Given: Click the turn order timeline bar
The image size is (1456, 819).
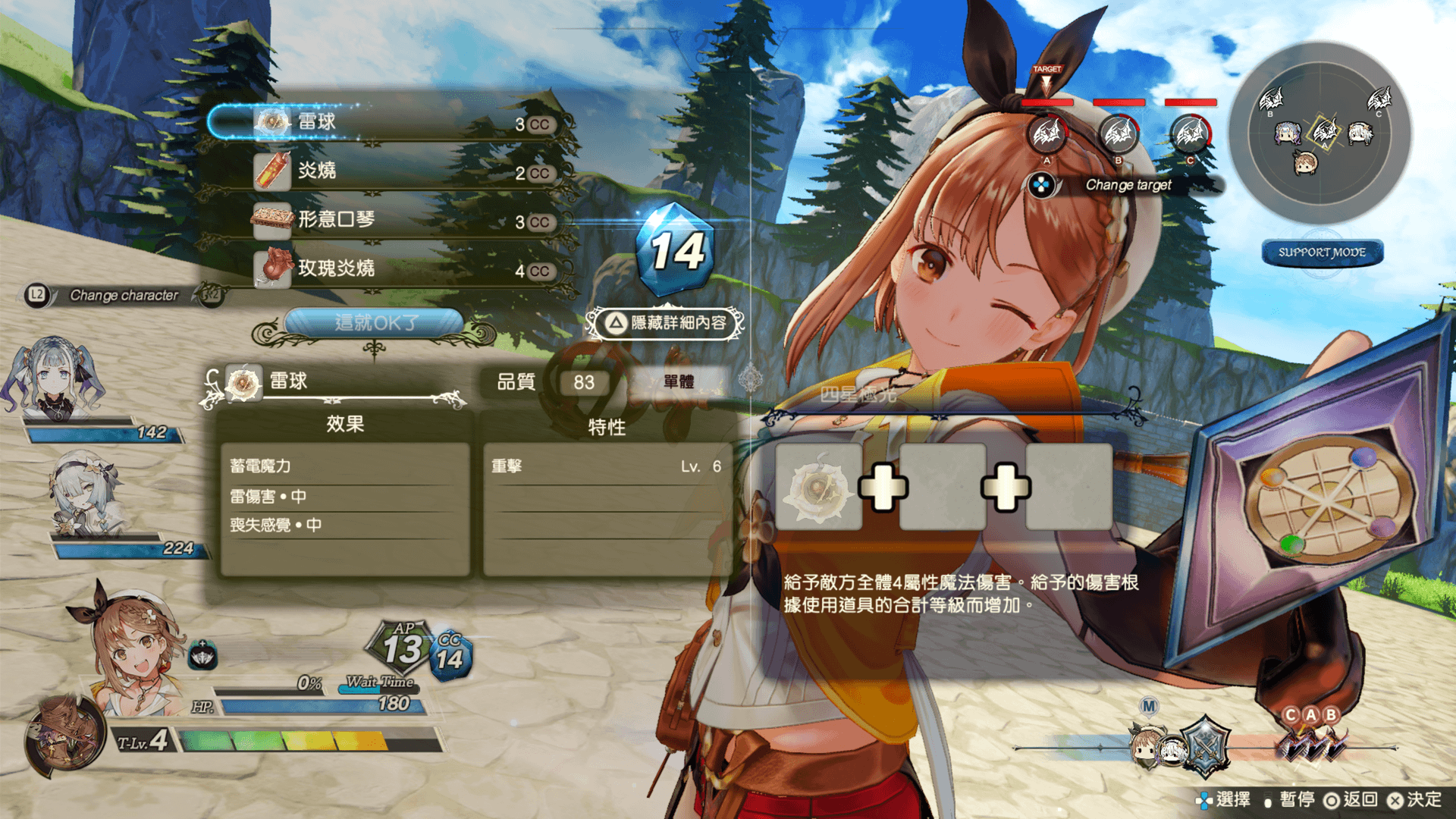Looking at the screenshot, I should (1206, 747).
